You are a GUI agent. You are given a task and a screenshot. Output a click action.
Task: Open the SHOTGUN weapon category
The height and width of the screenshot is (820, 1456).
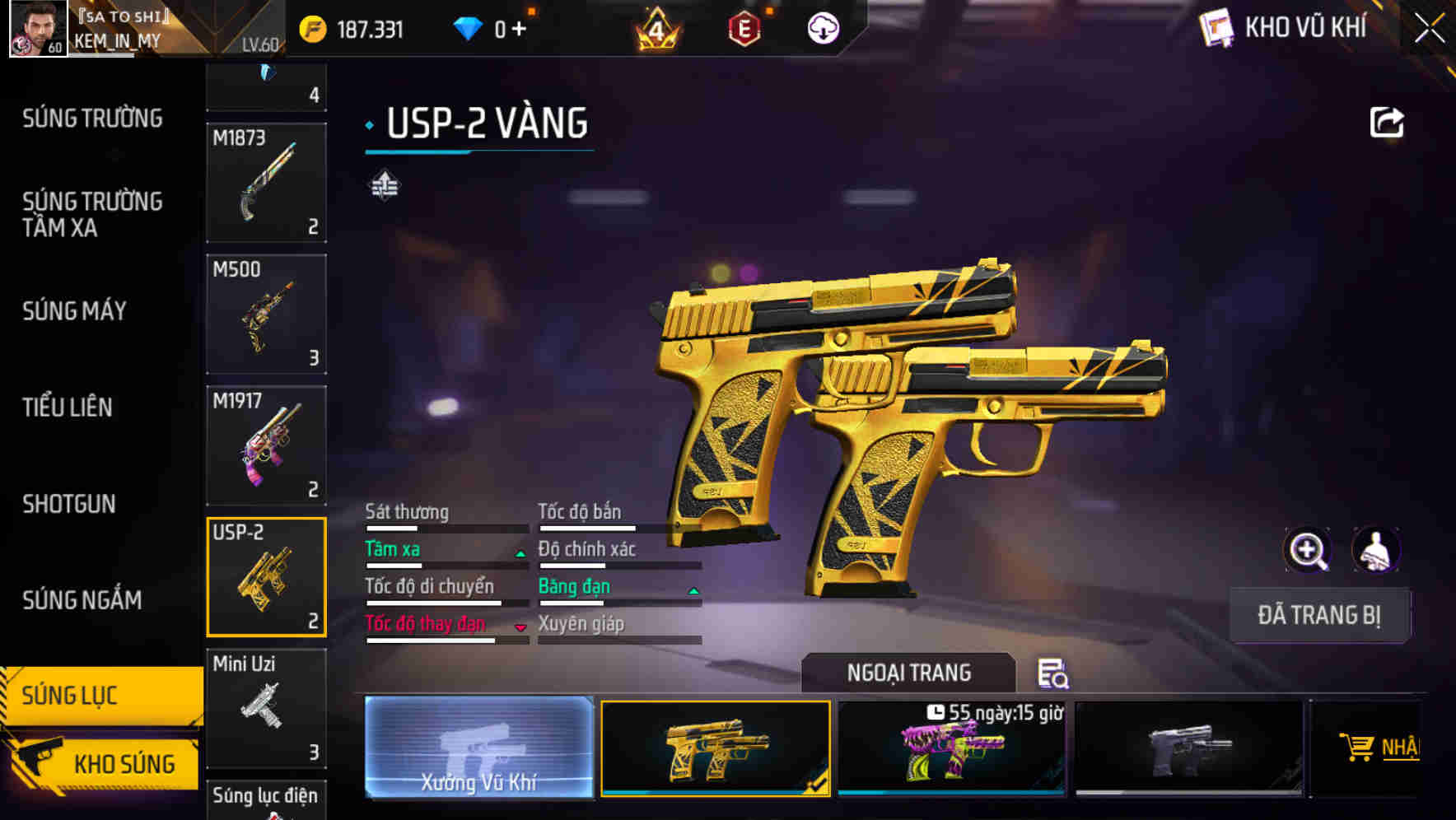tap(69, 503)
